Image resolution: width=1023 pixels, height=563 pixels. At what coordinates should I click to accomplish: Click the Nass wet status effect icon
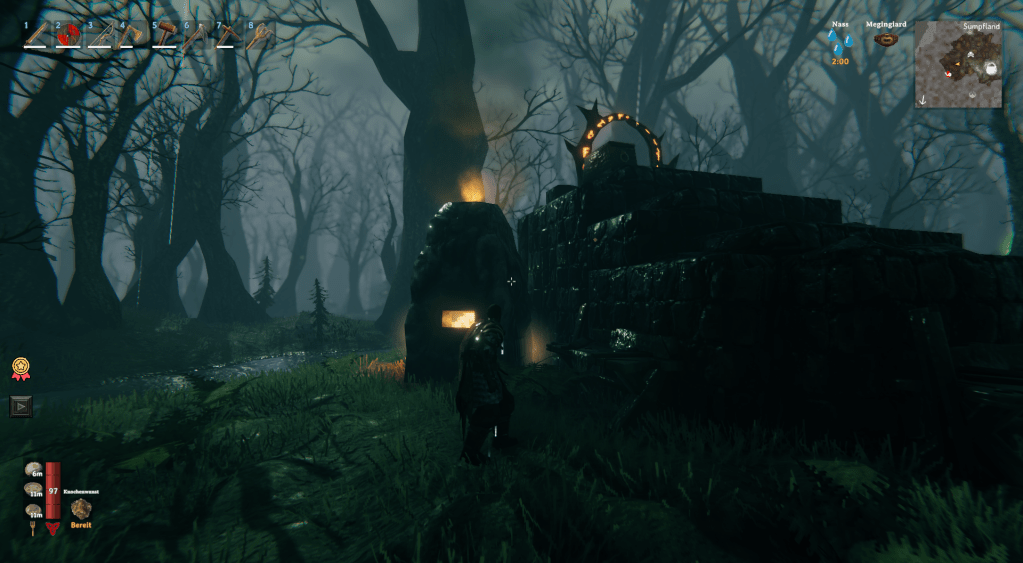pos(839,41)
